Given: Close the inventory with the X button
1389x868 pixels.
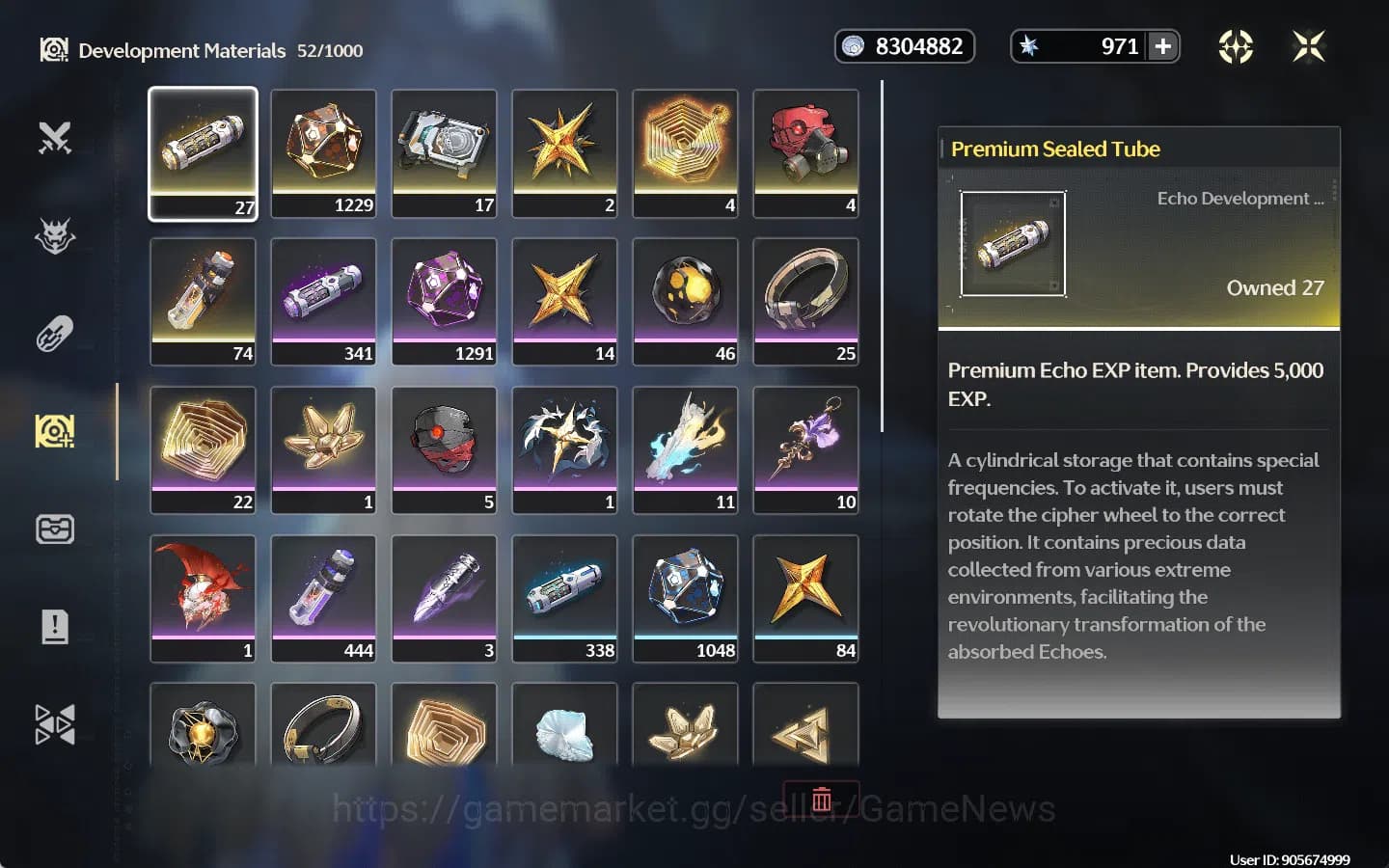Looking at the screenshot, I should [x=1309, y=45].
